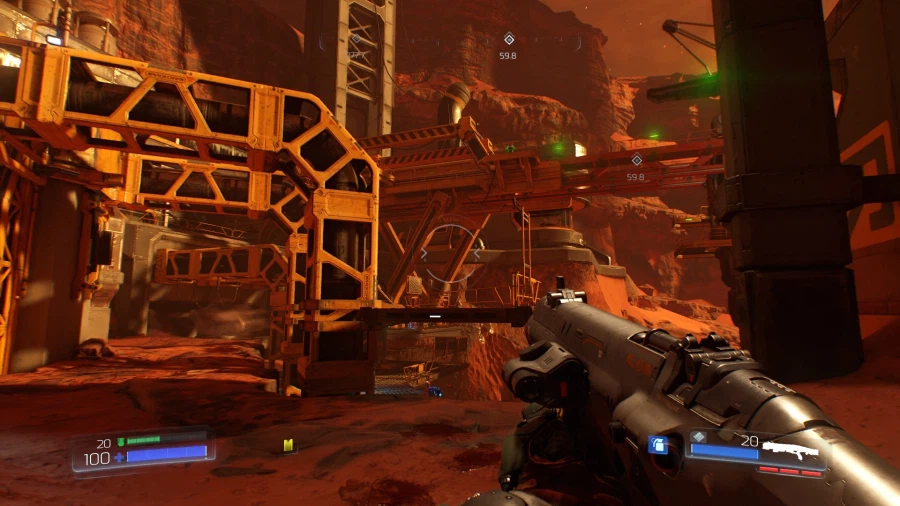Click the white shotgun weapon icon
Screen dimensions: 900x506
(x=790, y=447)
